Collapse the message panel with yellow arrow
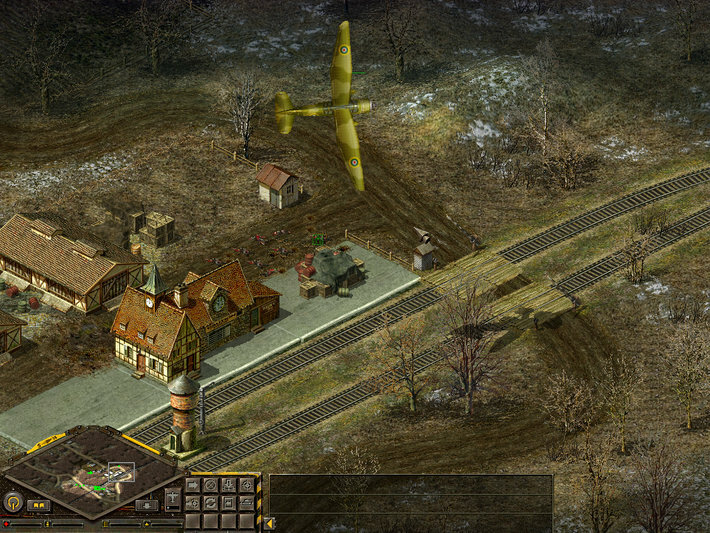Image resolution: width=710 pixels, height=533 pixels. (x=269, y=523)
